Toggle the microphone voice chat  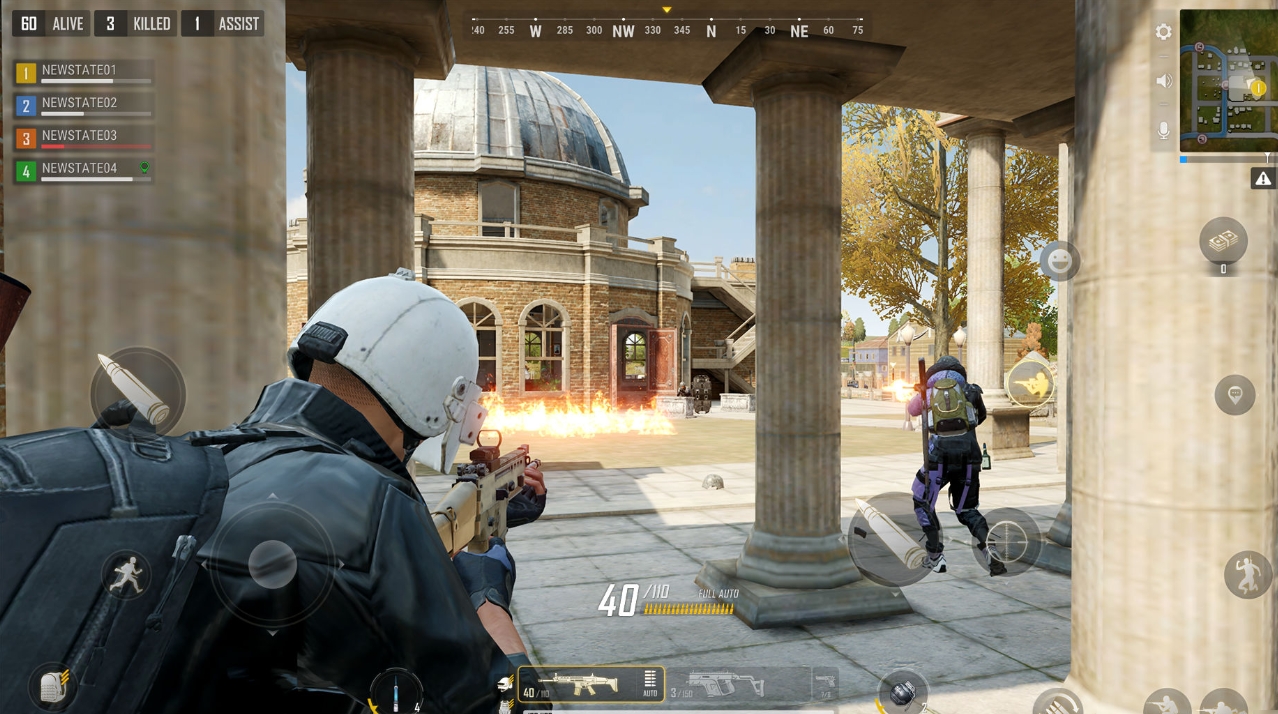click(1163, 130)
